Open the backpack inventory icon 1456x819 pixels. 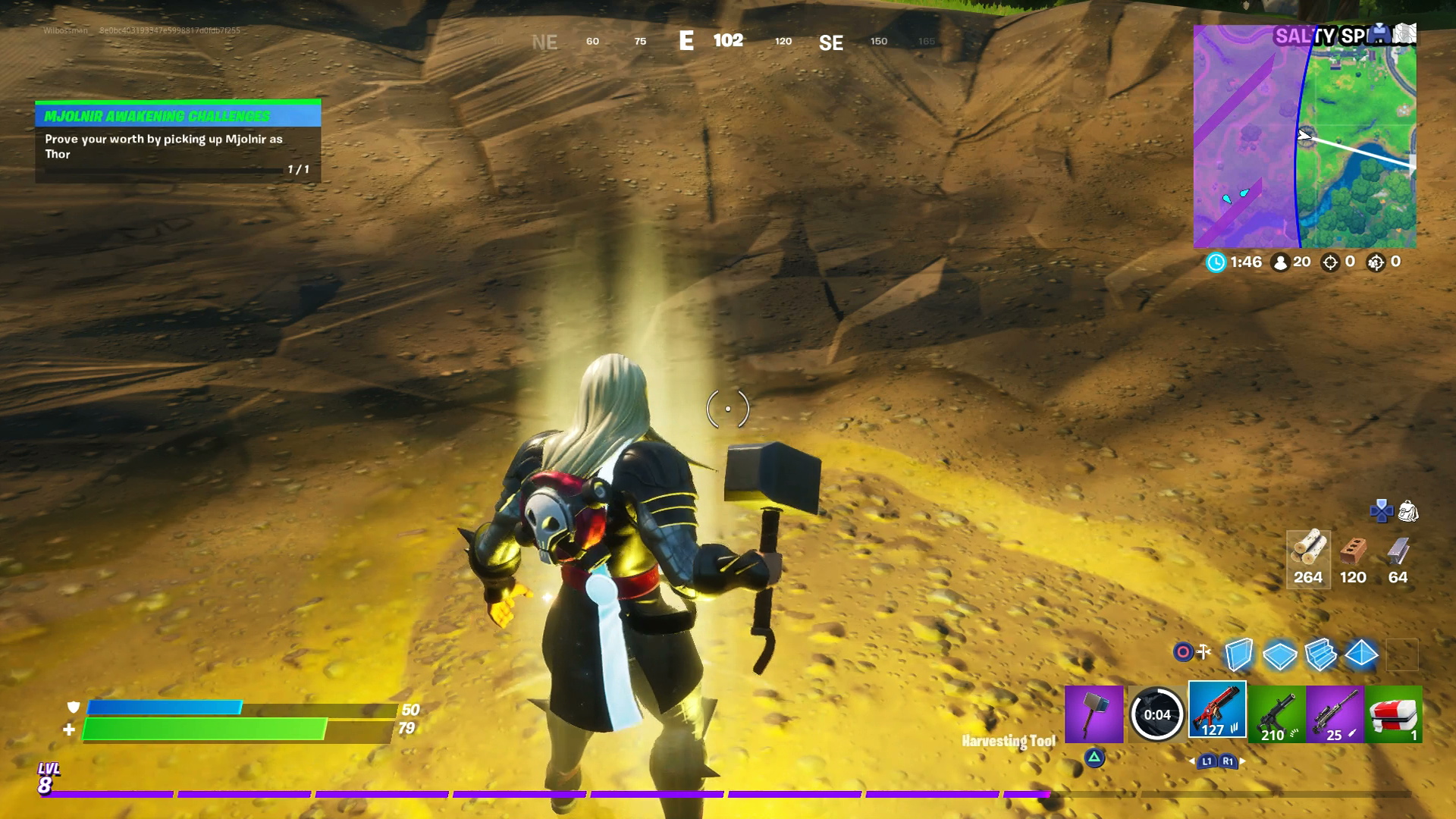[1408, 512]
